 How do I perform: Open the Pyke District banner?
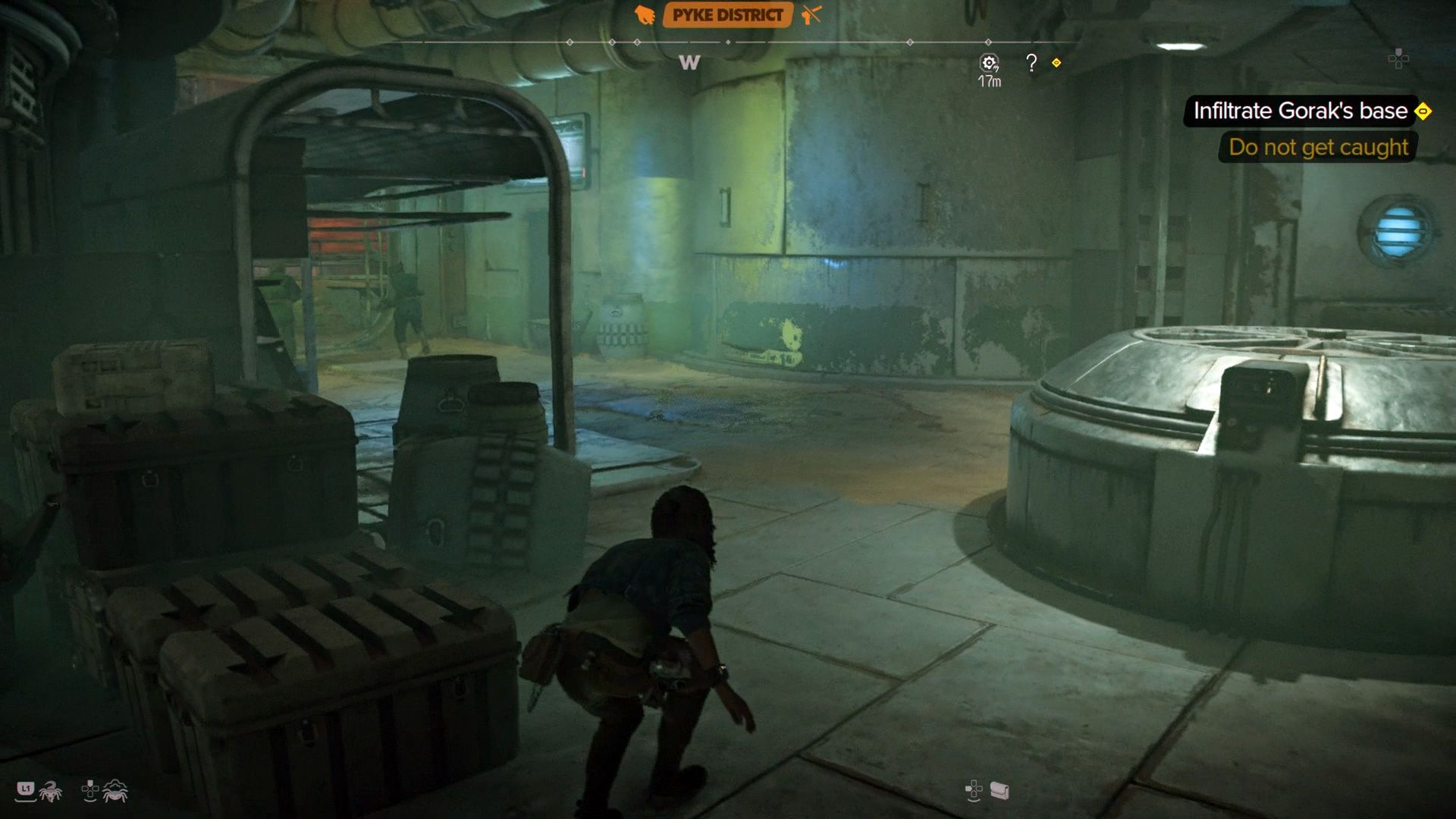tap(724, 14)
